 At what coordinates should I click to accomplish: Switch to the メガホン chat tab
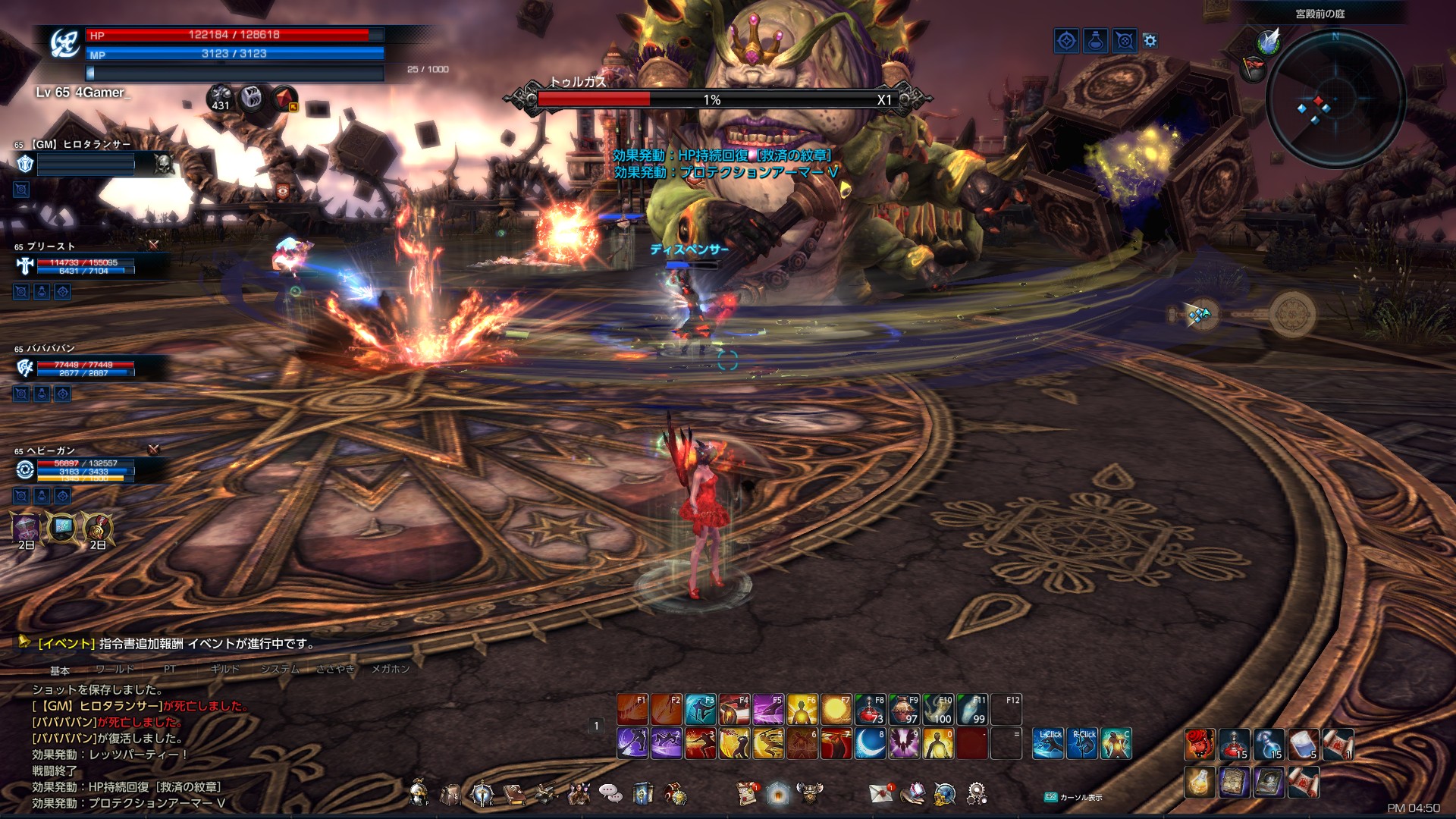(x=391, y=669)
